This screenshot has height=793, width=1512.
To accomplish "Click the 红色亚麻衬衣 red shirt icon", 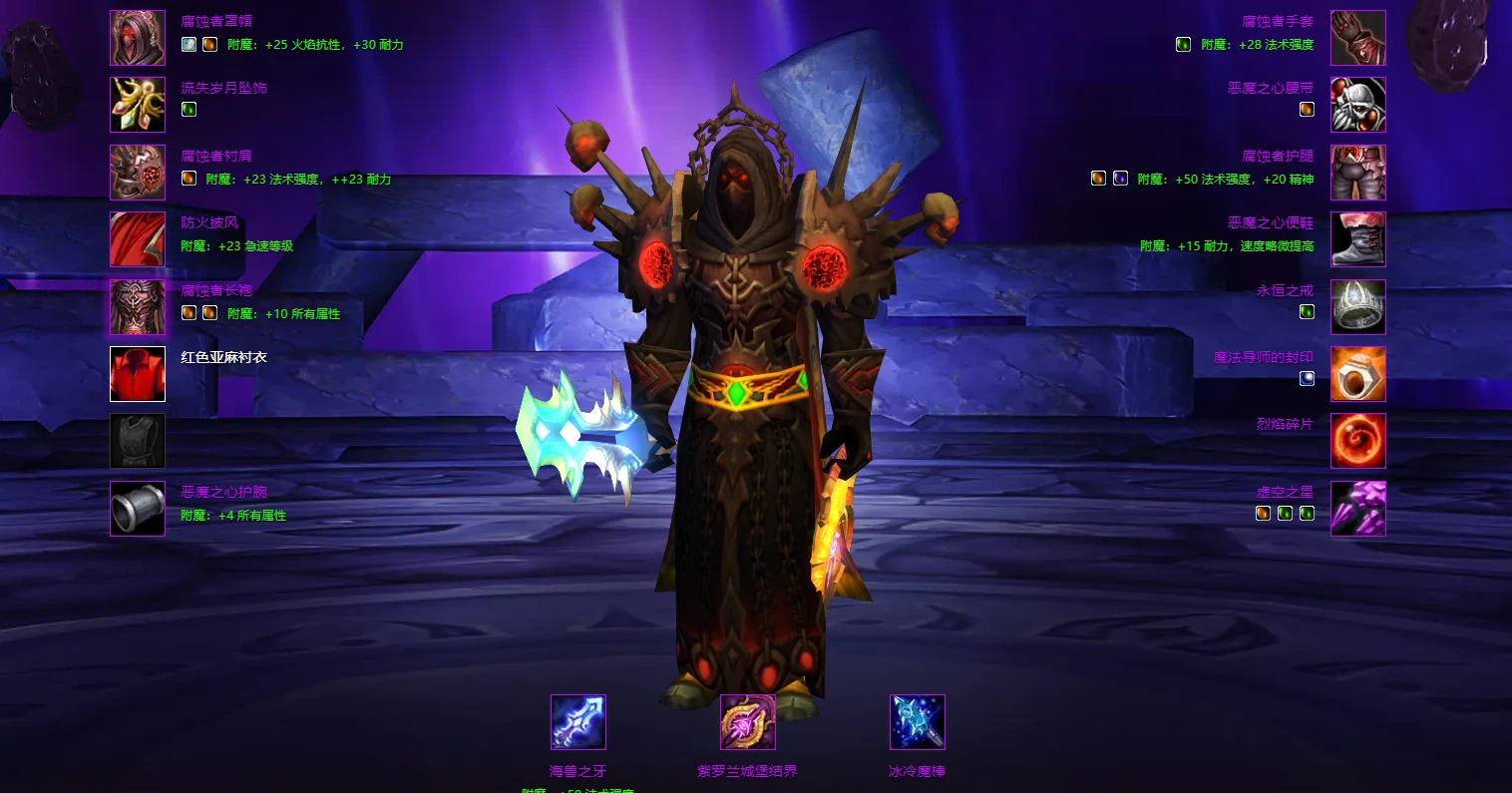I will (x=138, y=374).
